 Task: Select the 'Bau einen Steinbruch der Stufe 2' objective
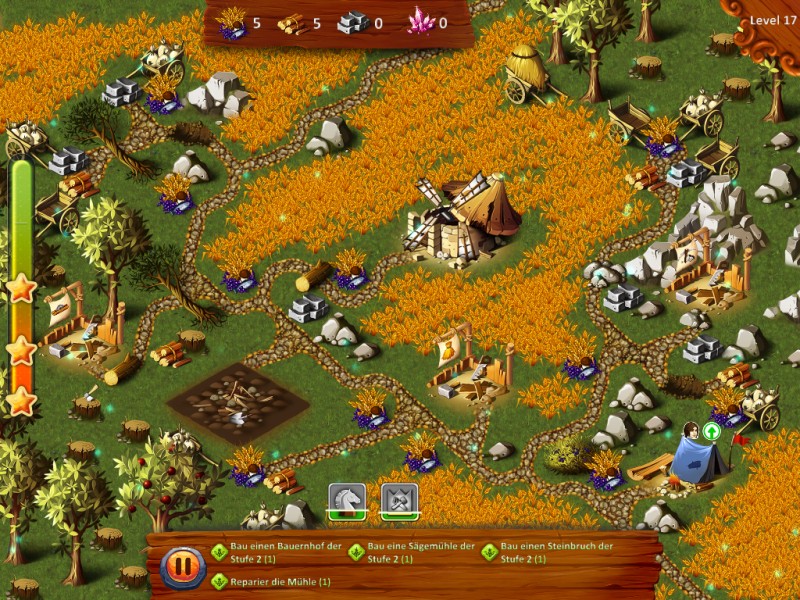[548, 552]
